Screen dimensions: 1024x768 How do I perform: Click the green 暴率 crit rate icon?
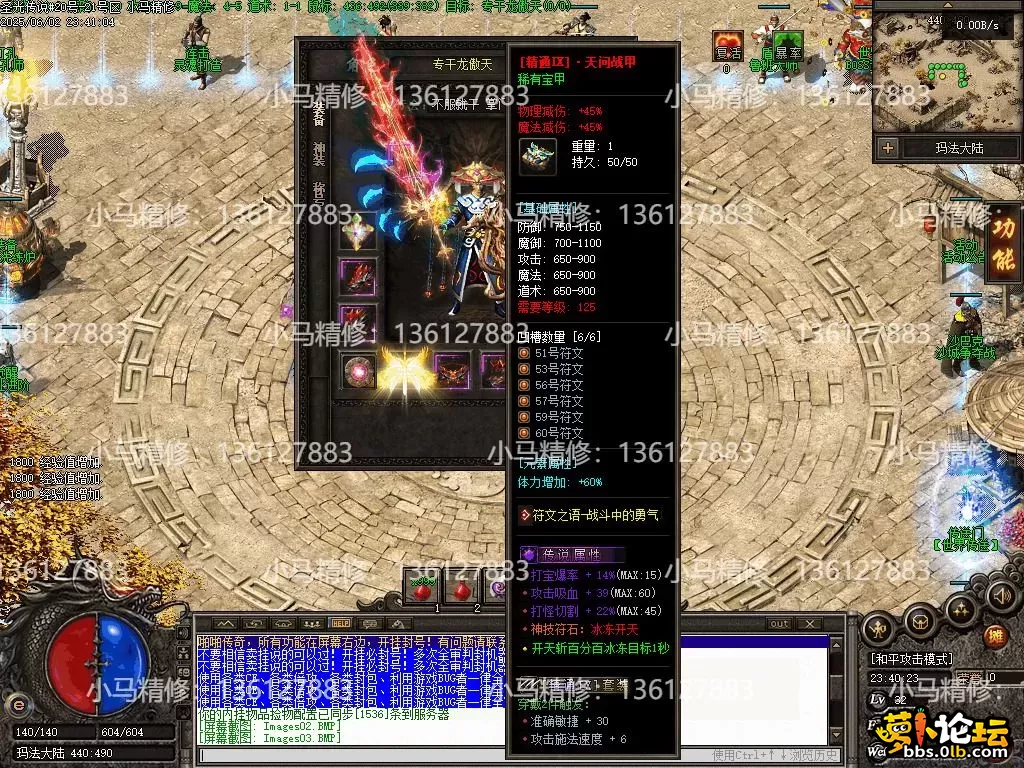coord(787,44)
